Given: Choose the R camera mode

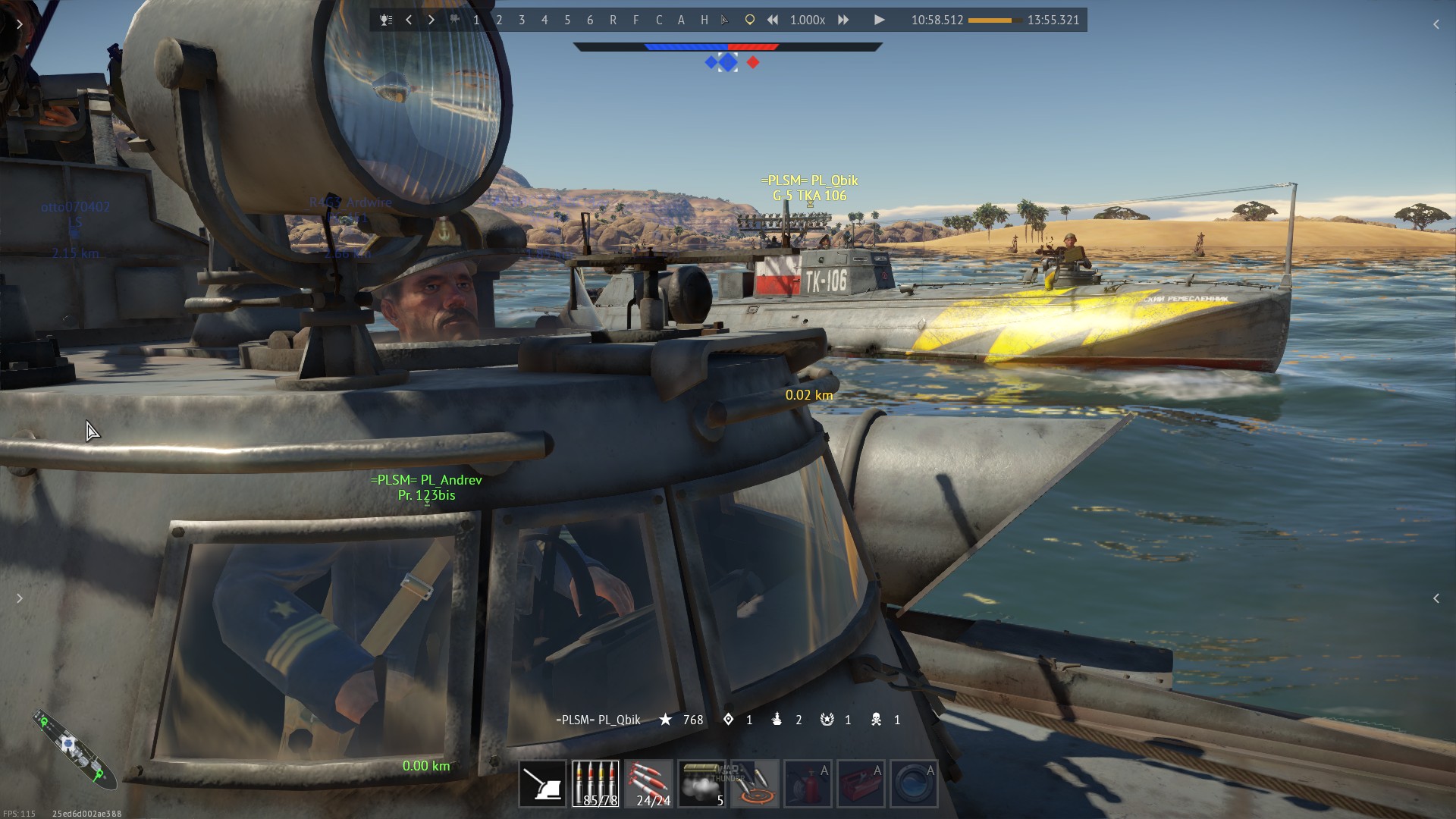Looking at the screenshot, I should tap(613, 20).
